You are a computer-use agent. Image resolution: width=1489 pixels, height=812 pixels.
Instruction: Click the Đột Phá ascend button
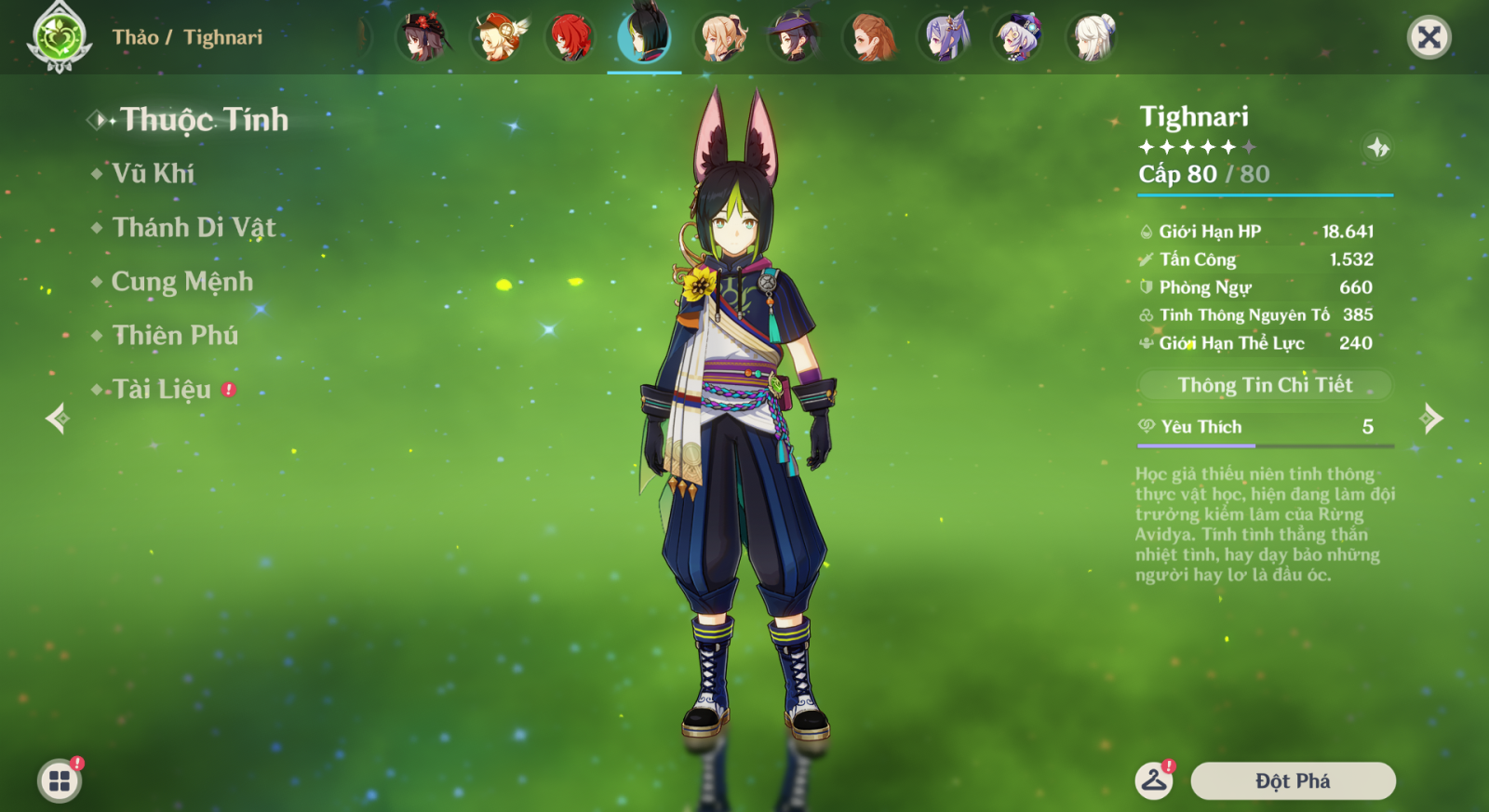[1293, 781]
